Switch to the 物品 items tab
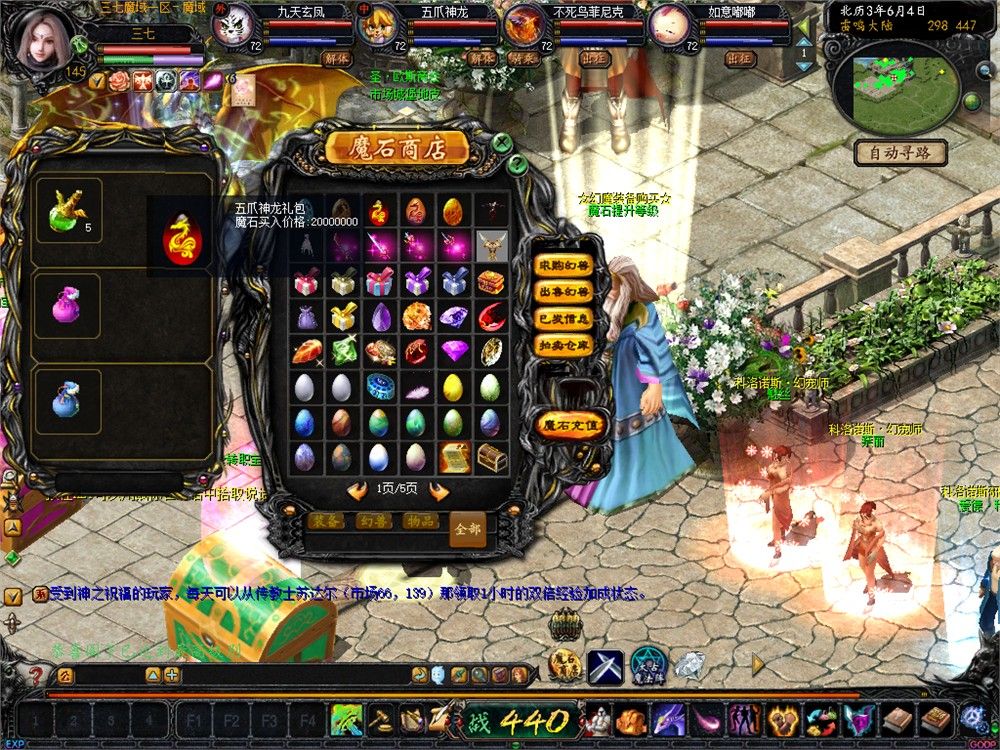Viewport: 1000px width, 750px height. (420, 521)
